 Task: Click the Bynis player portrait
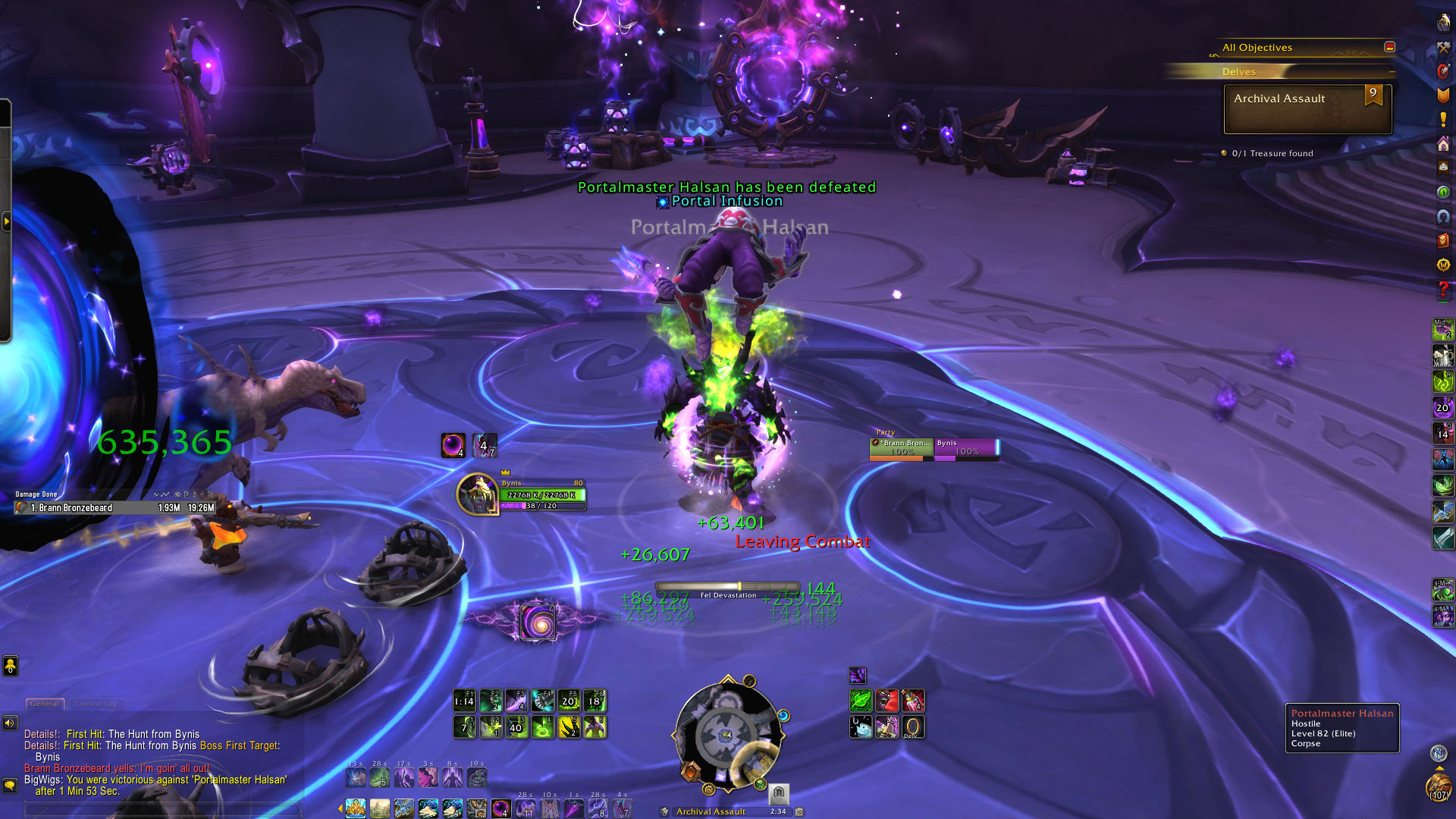coord(477,494)
